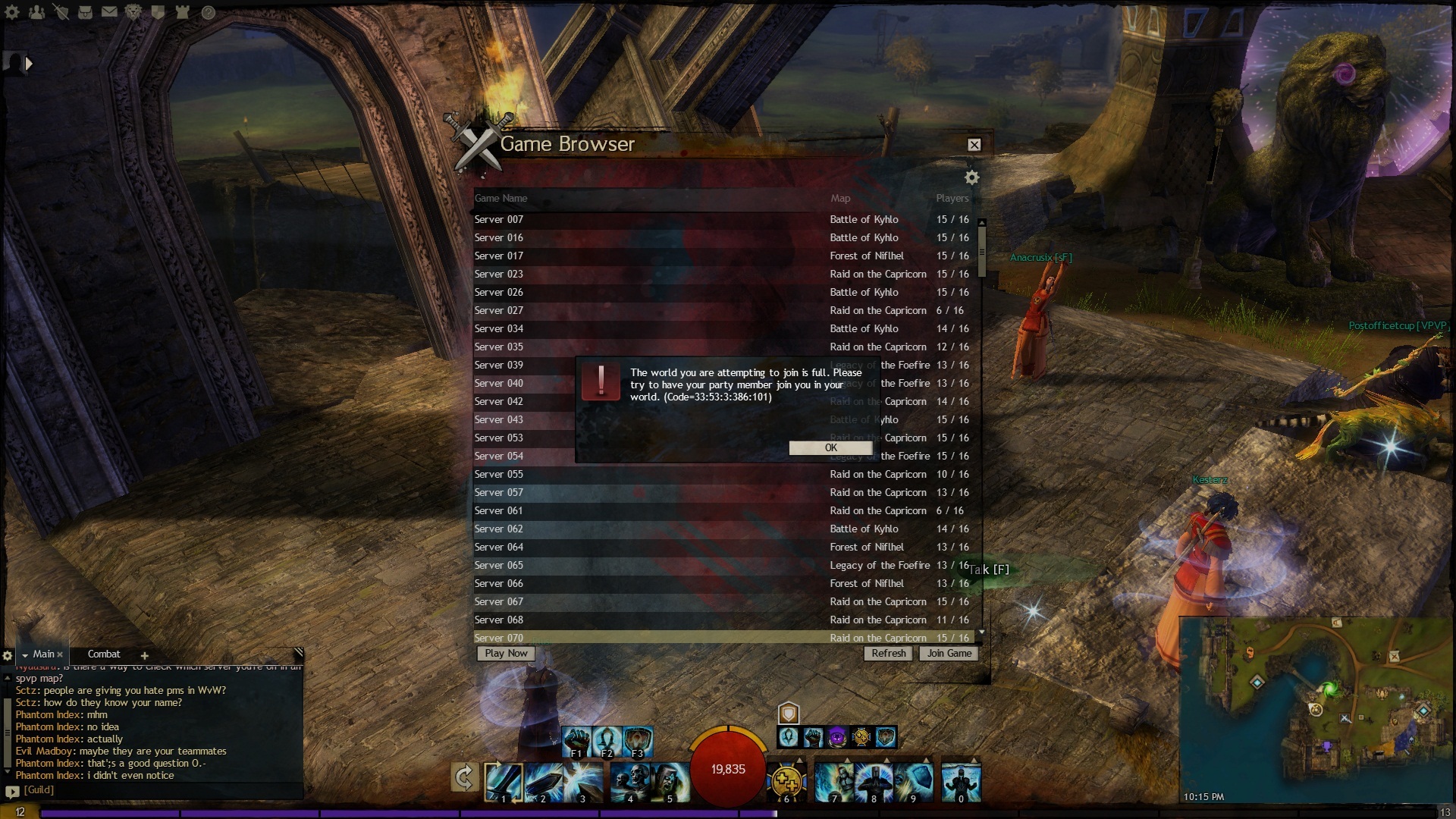
Task: Click the weapon swap arrow icon
Action: pos(464,777)
